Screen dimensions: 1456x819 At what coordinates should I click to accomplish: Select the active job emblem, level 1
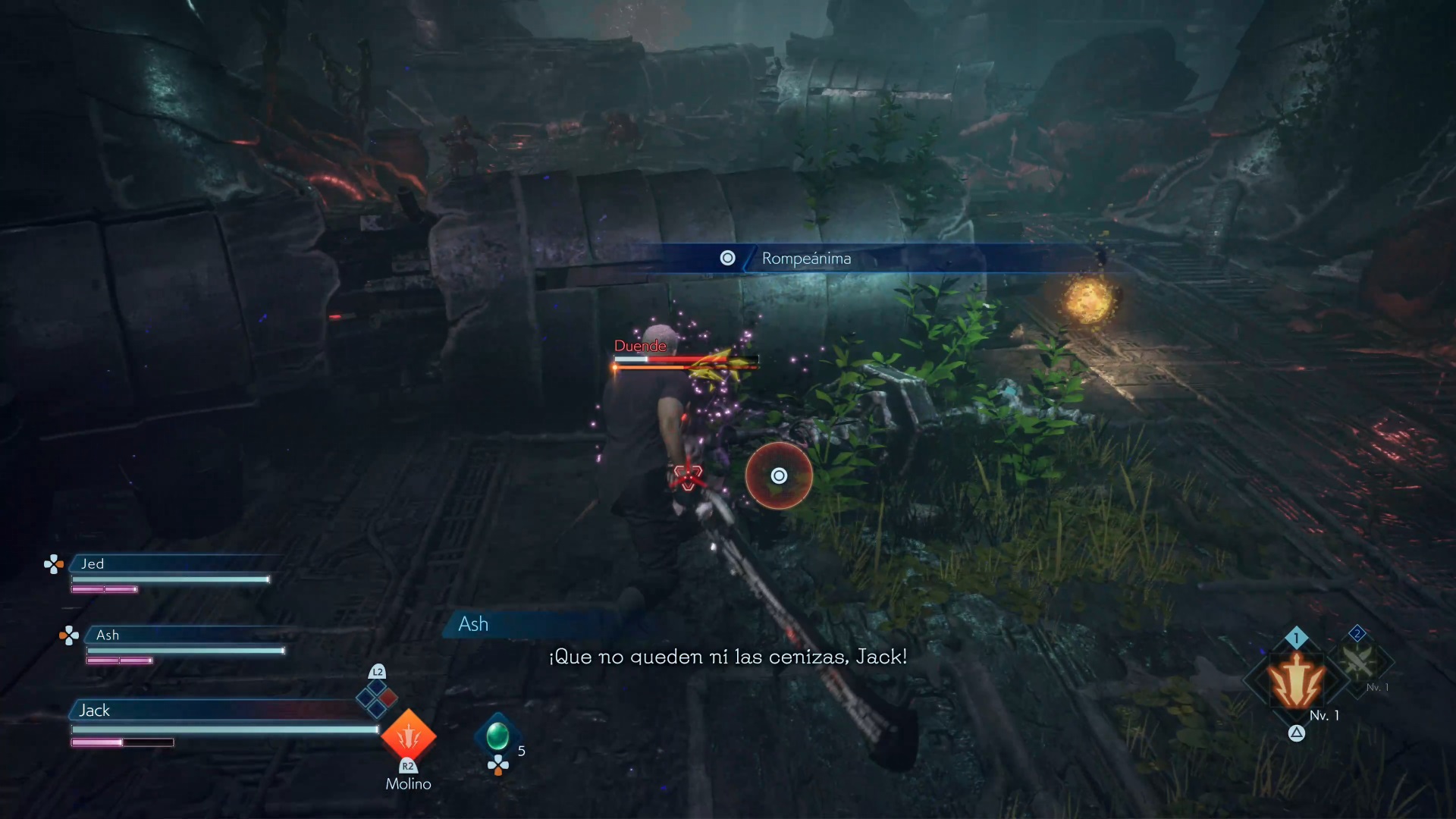click(1297, 680)
